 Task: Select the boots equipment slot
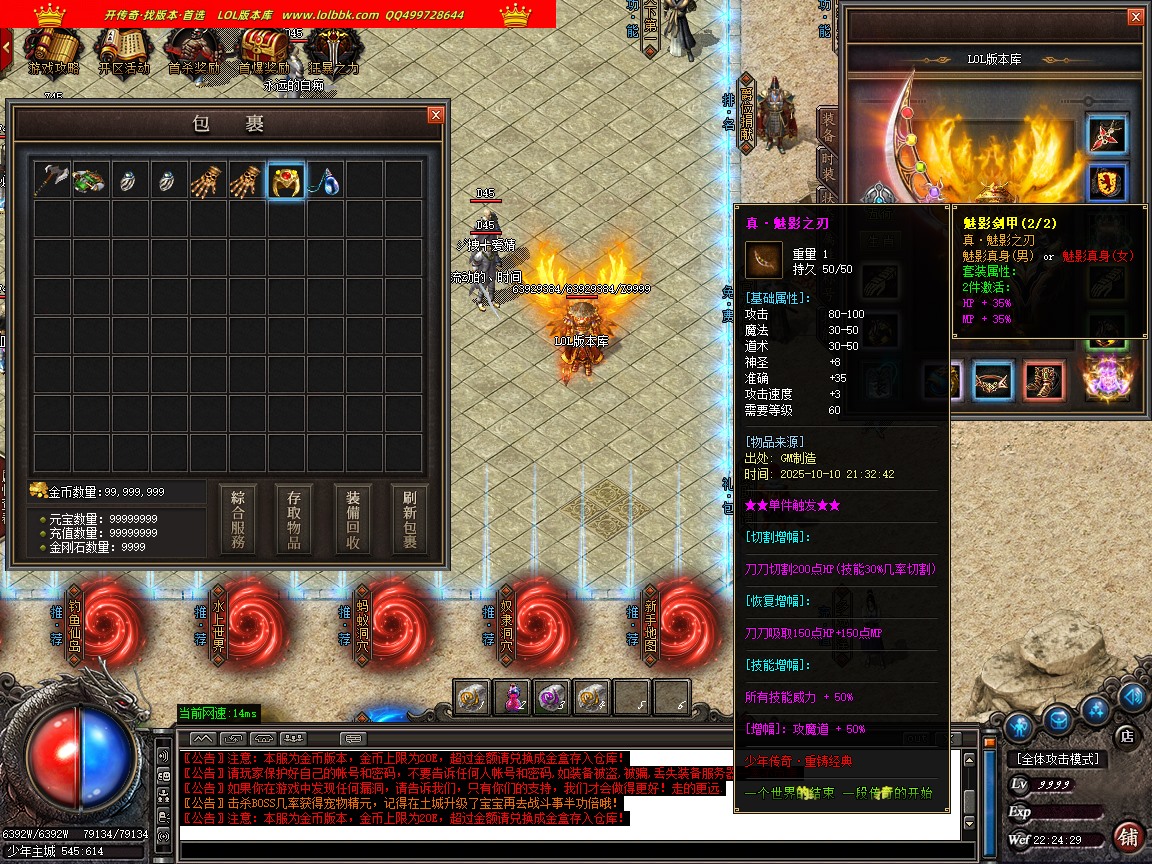1044,380
